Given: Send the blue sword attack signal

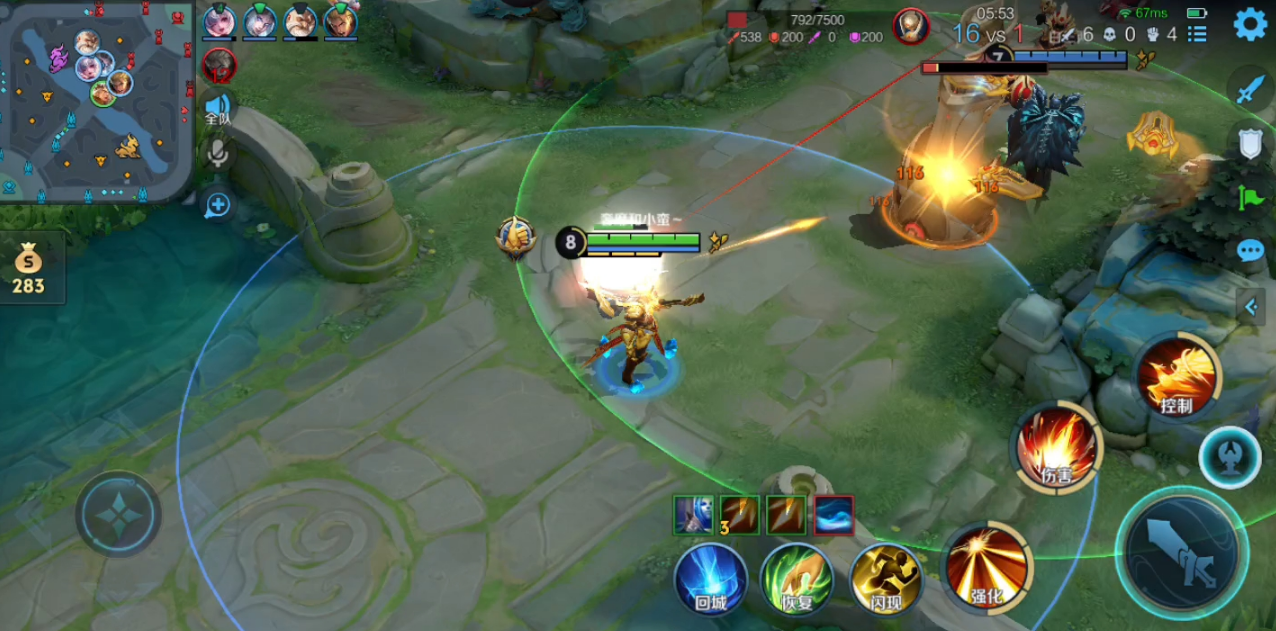Looking at the screenshot, I should 1251,91.
